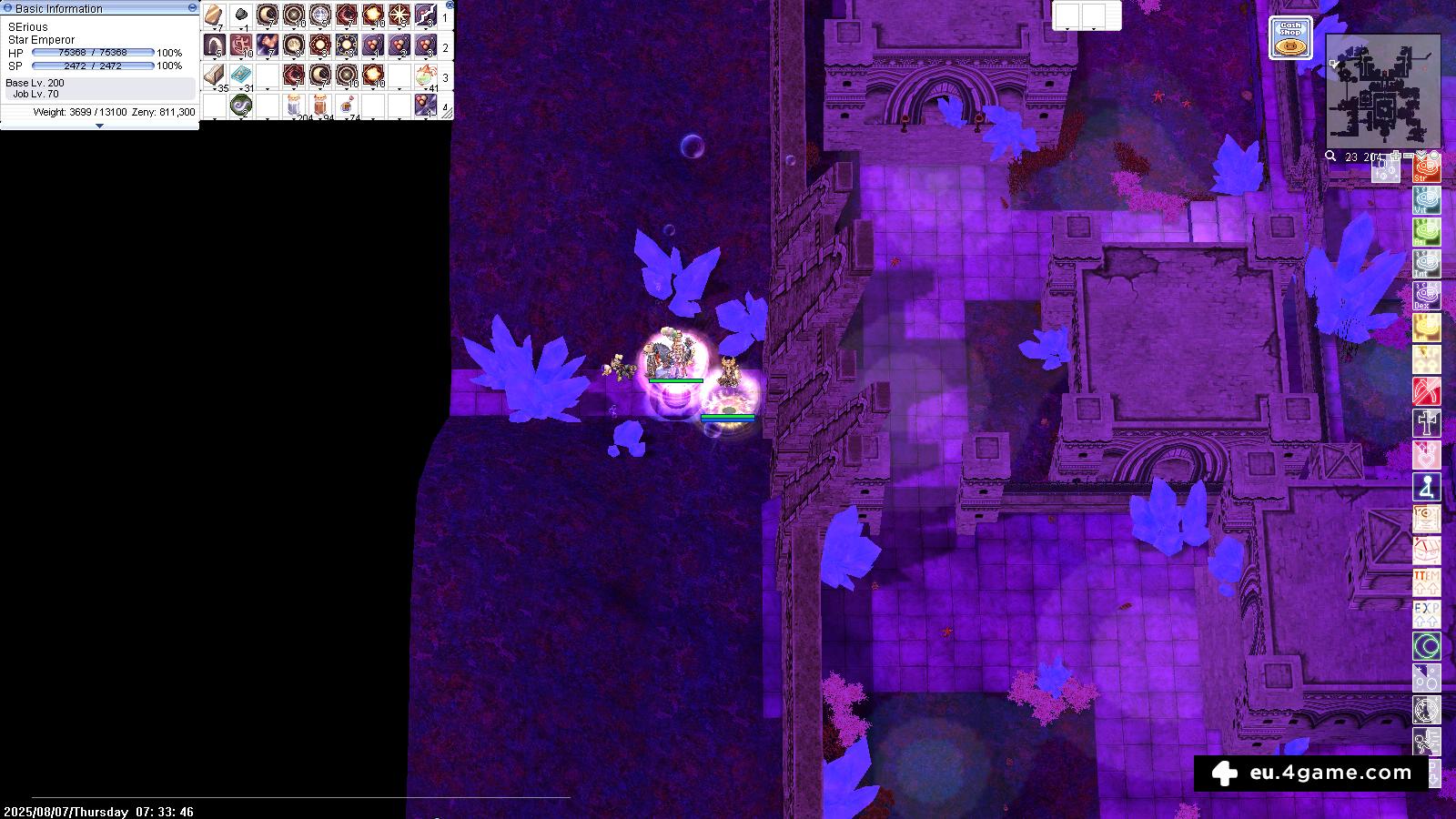Screen dimensions: 1456x819
Task: Click the ITEM drop boost buff icon
Action: pos(1426,581)
